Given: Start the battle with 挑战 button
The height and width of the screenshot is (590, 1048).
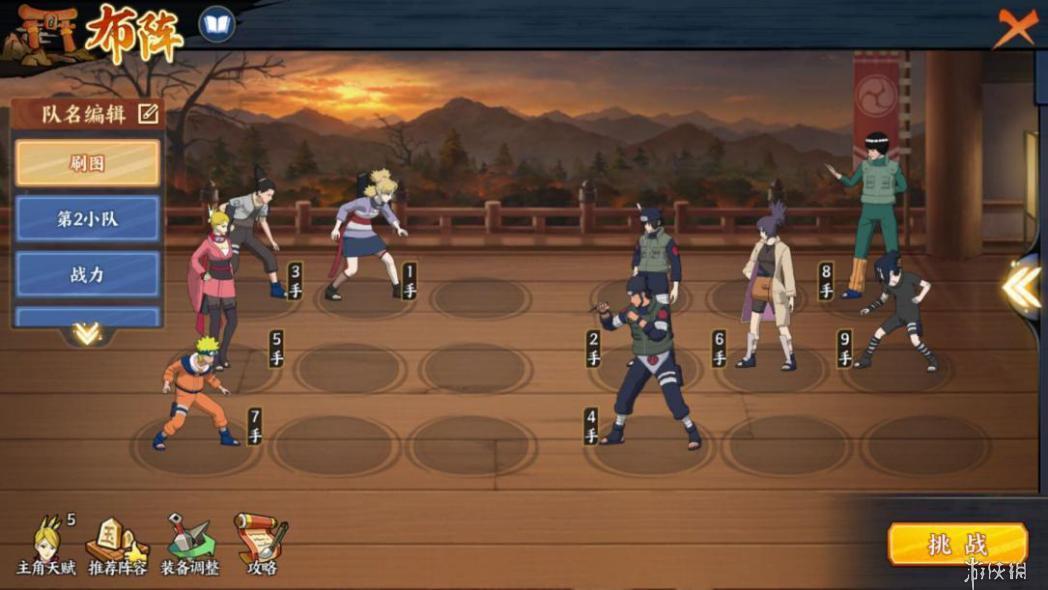Looking at the screenshot, I should pyautogui.click(x=957, y=545).
